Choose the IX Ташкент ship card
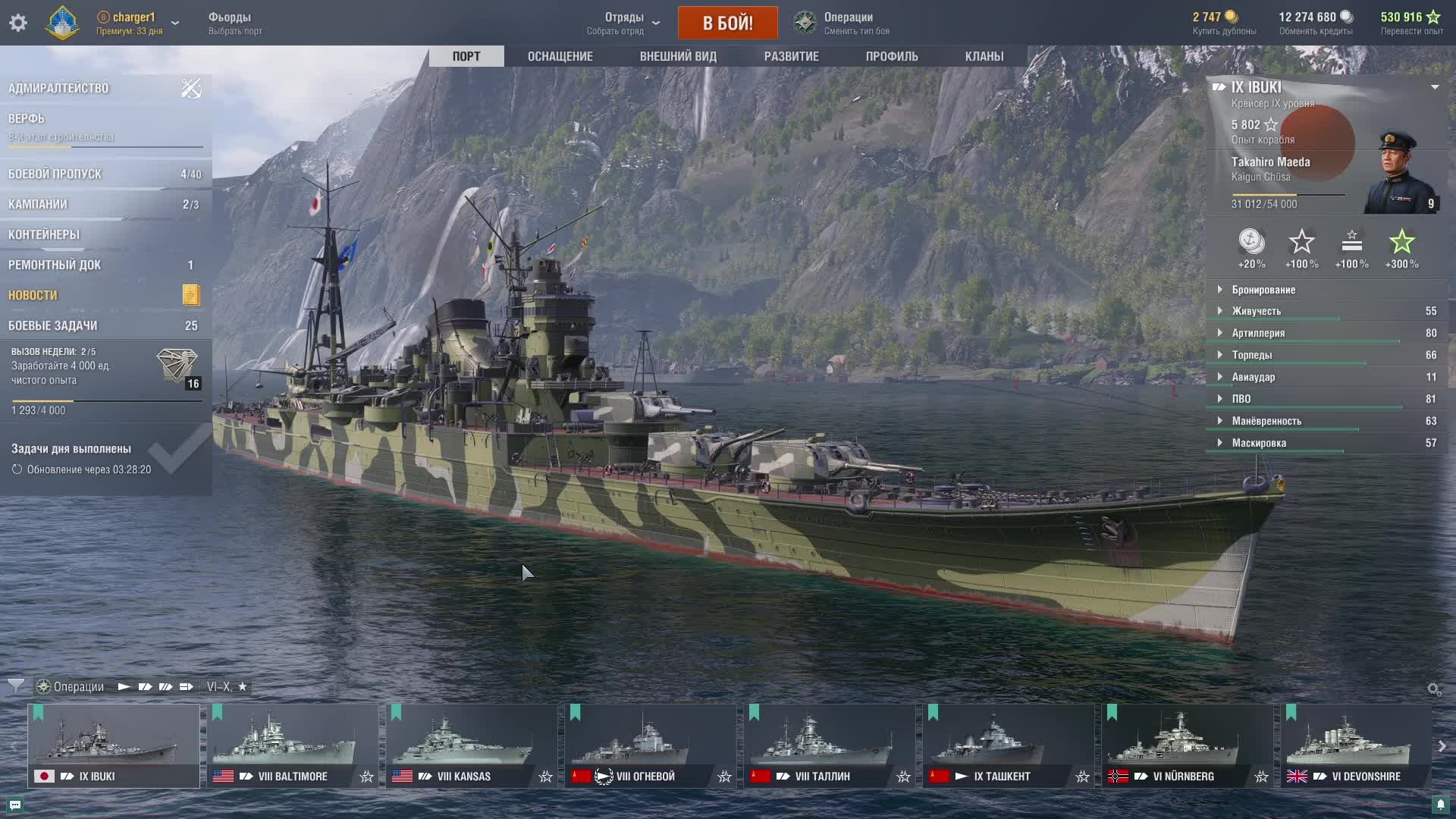The width and height of the screenshot is (1456, 819). pos(1008,745)
